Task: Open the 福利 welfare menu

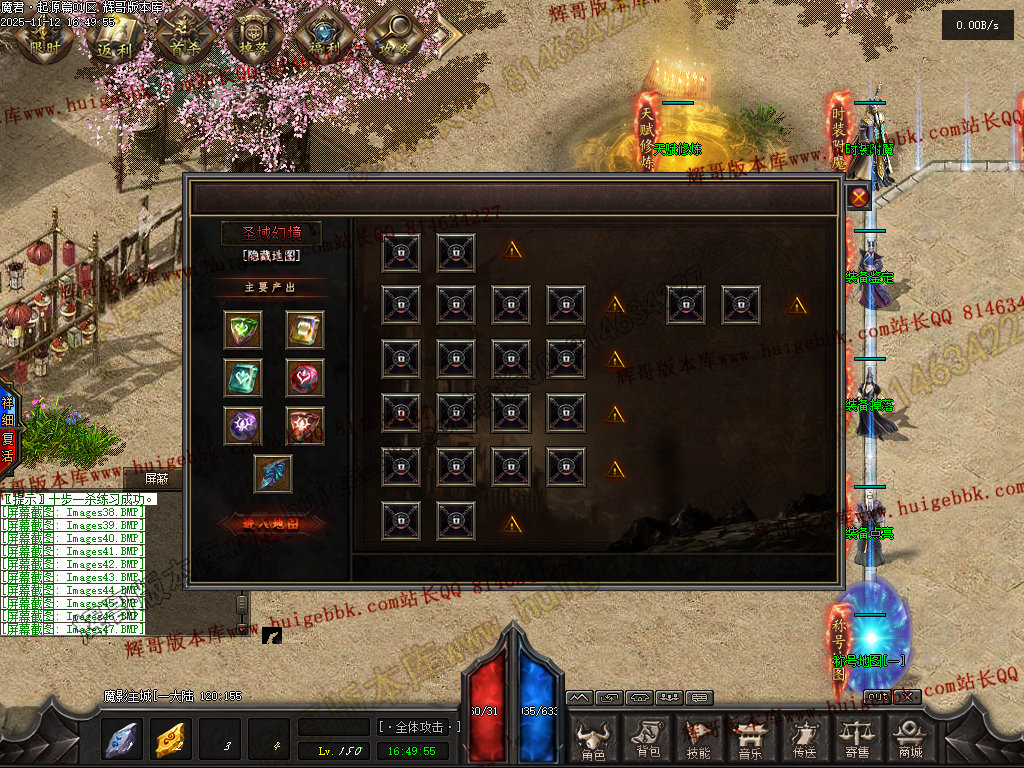Action: (x=320, y=35)
